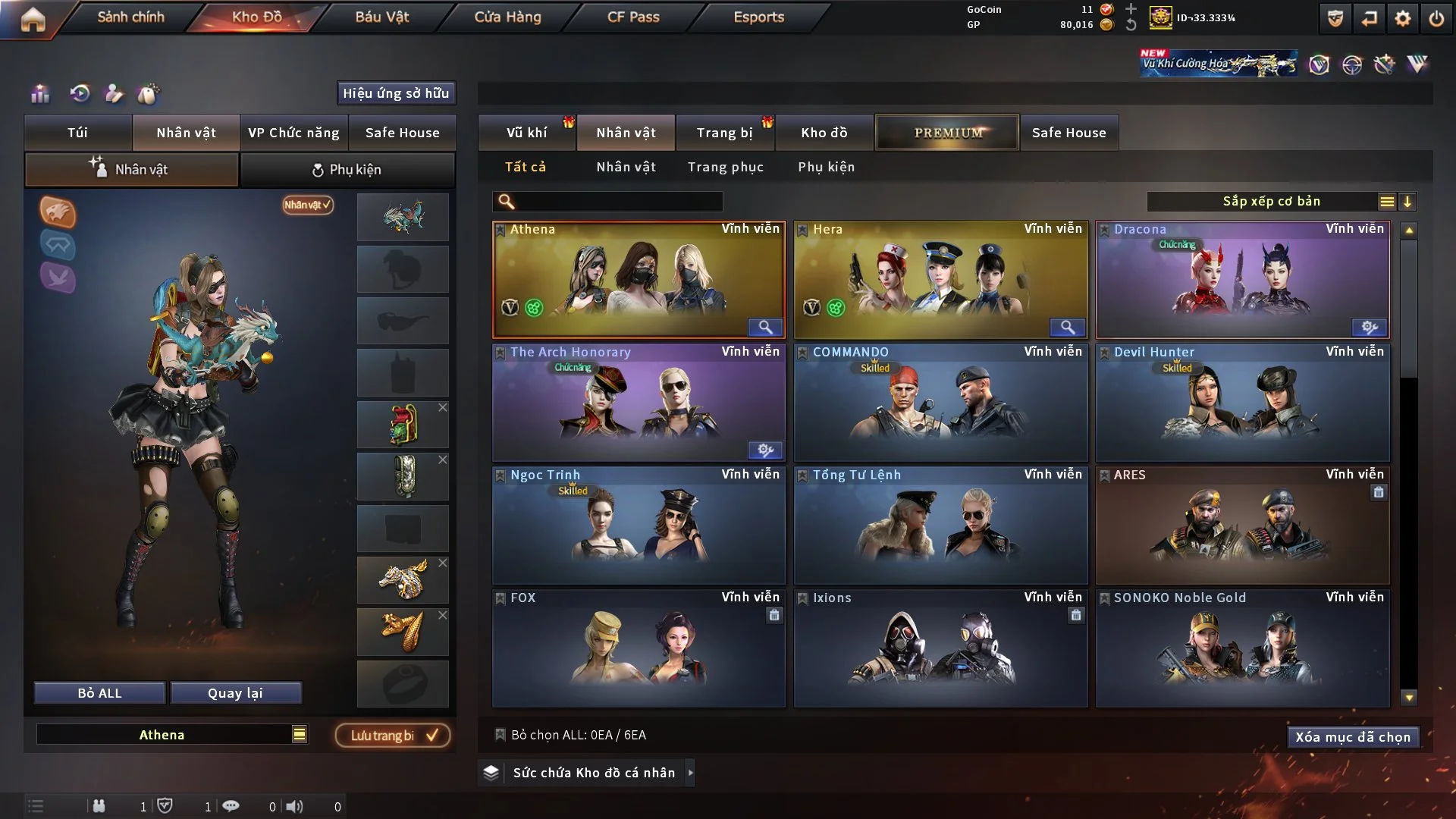Select the SONOKO Noble Gold card

tap(1242, 648)
